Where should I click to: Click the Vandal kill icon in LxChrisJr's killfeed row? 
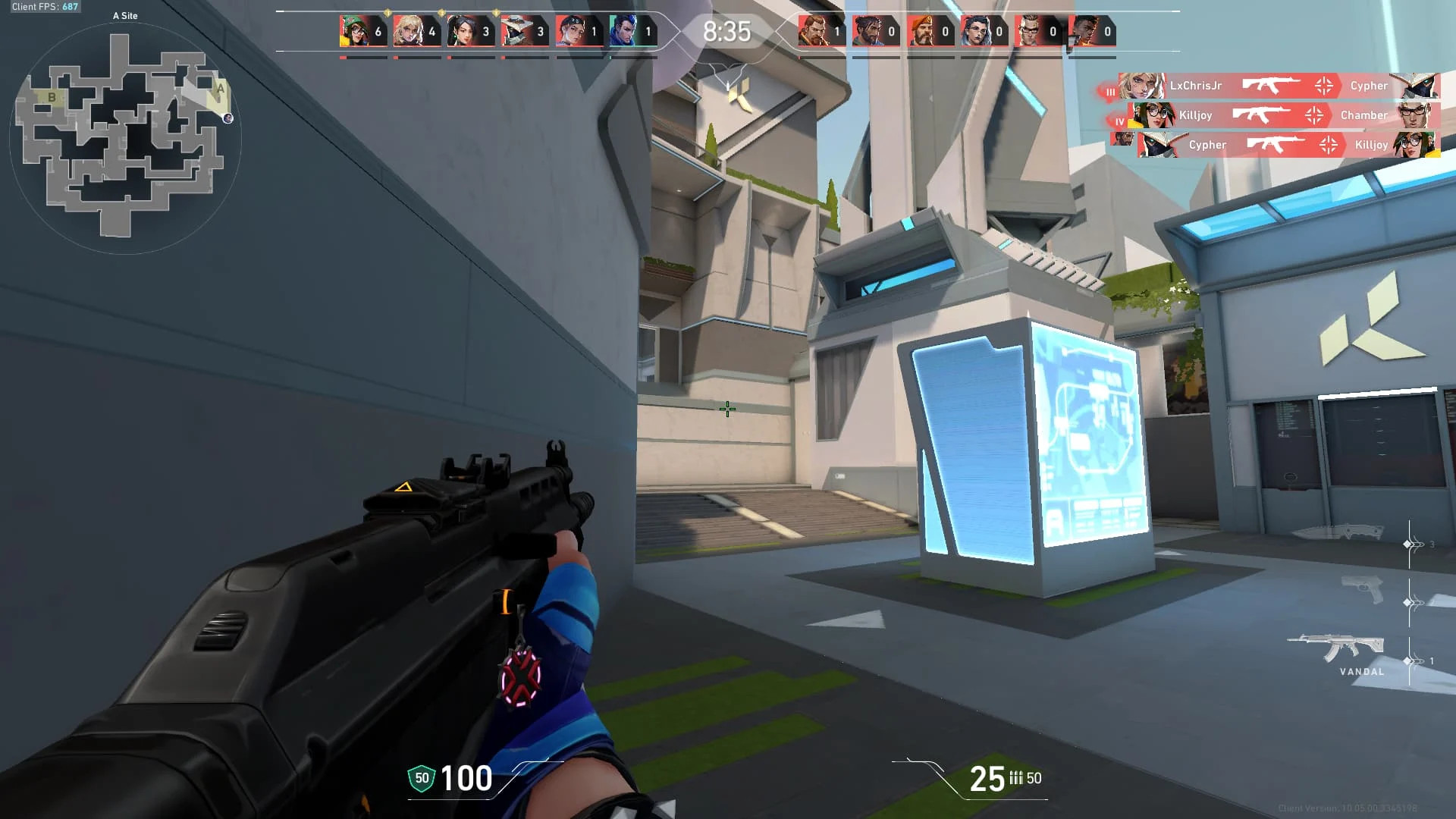coord(1268,86)
